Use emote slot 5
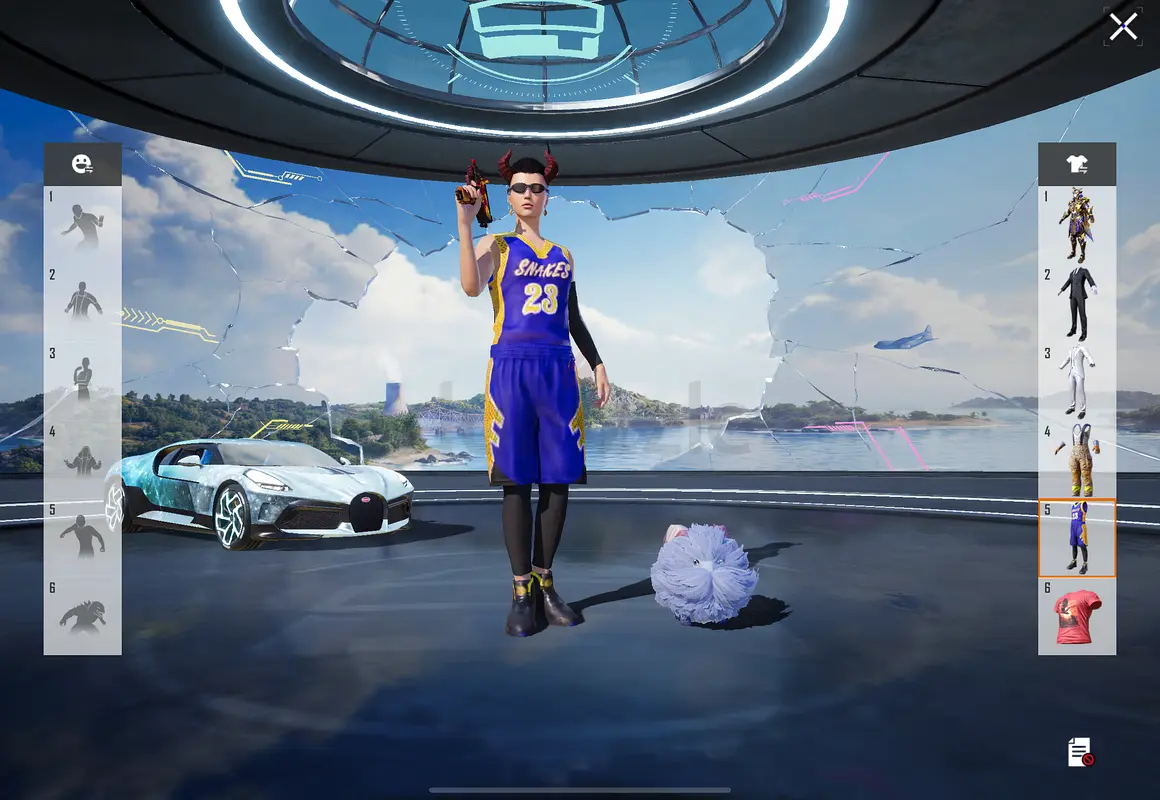 click(83, 537)
